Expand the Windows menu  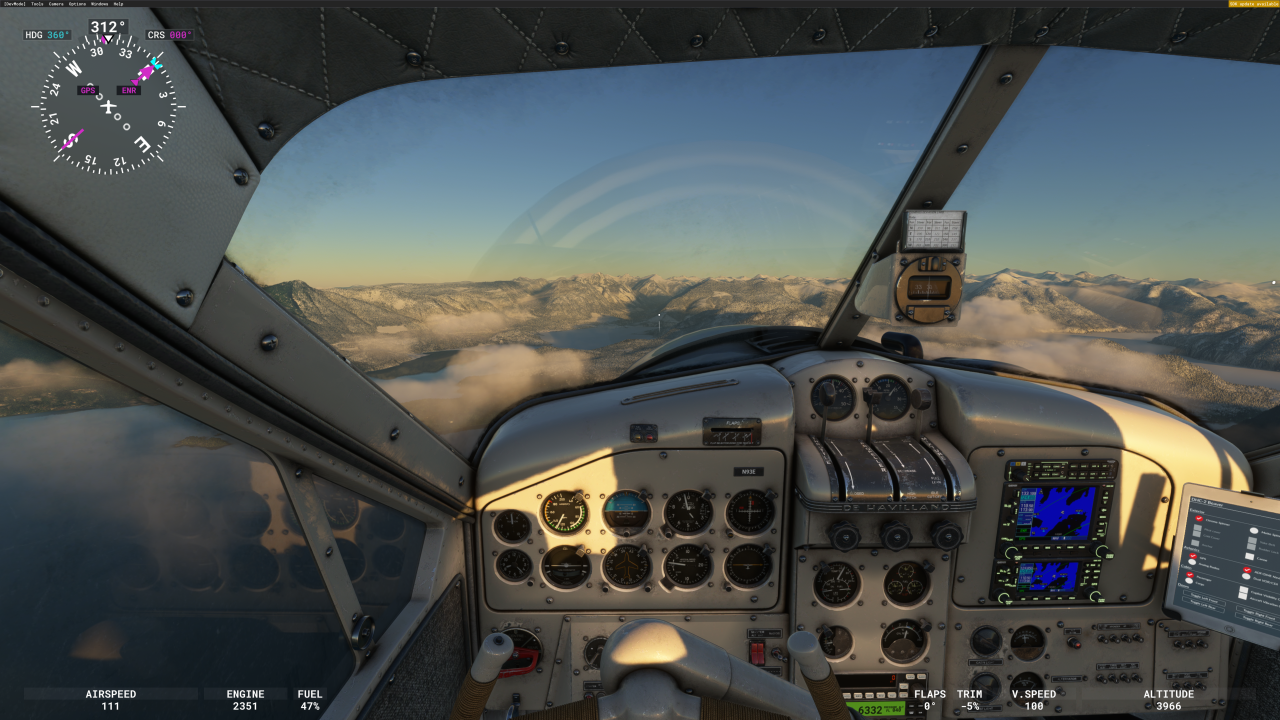pos(99,4)
